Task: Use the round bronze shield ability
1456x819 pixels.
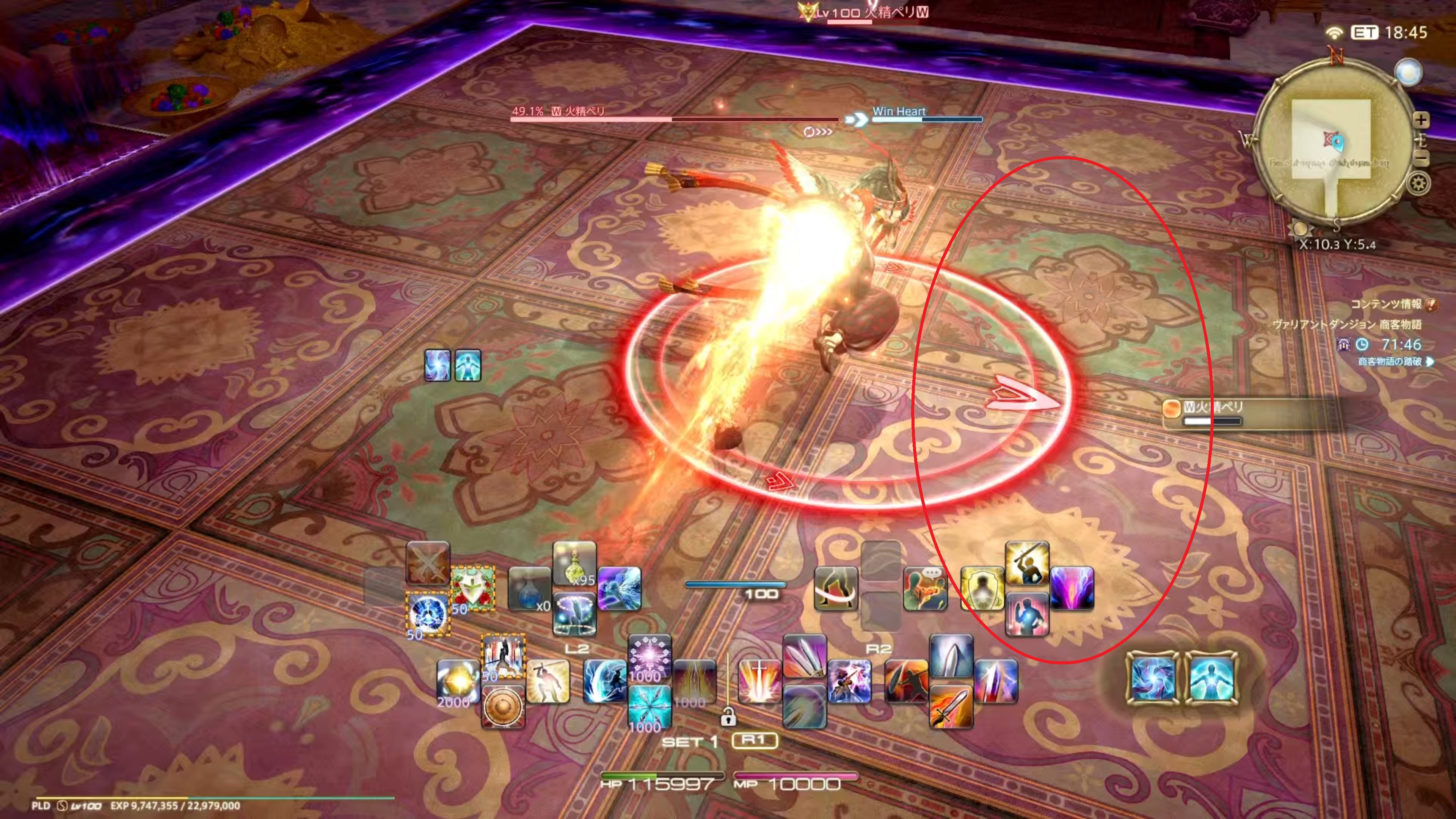Action: pos(502,706)
